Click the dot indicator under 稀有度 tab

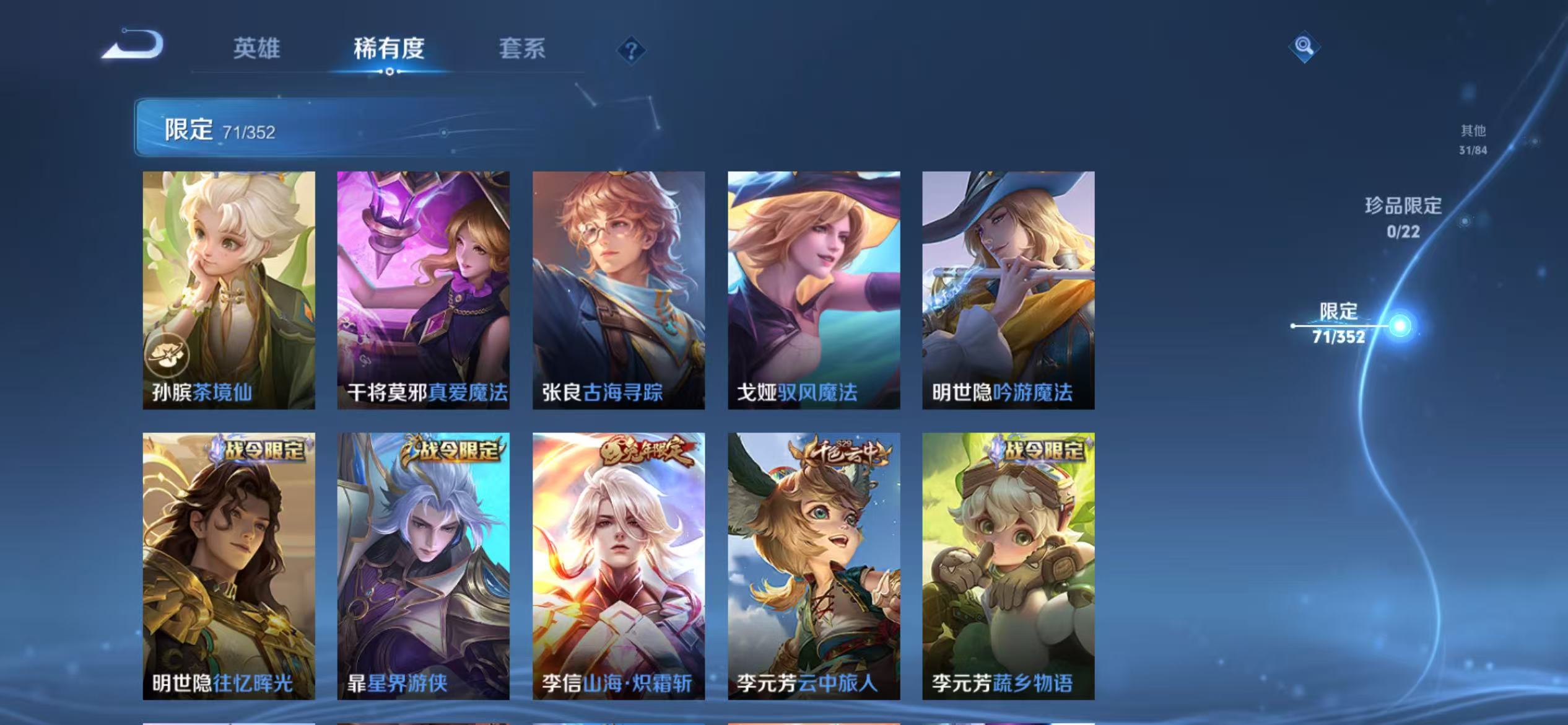coord(388,71)
